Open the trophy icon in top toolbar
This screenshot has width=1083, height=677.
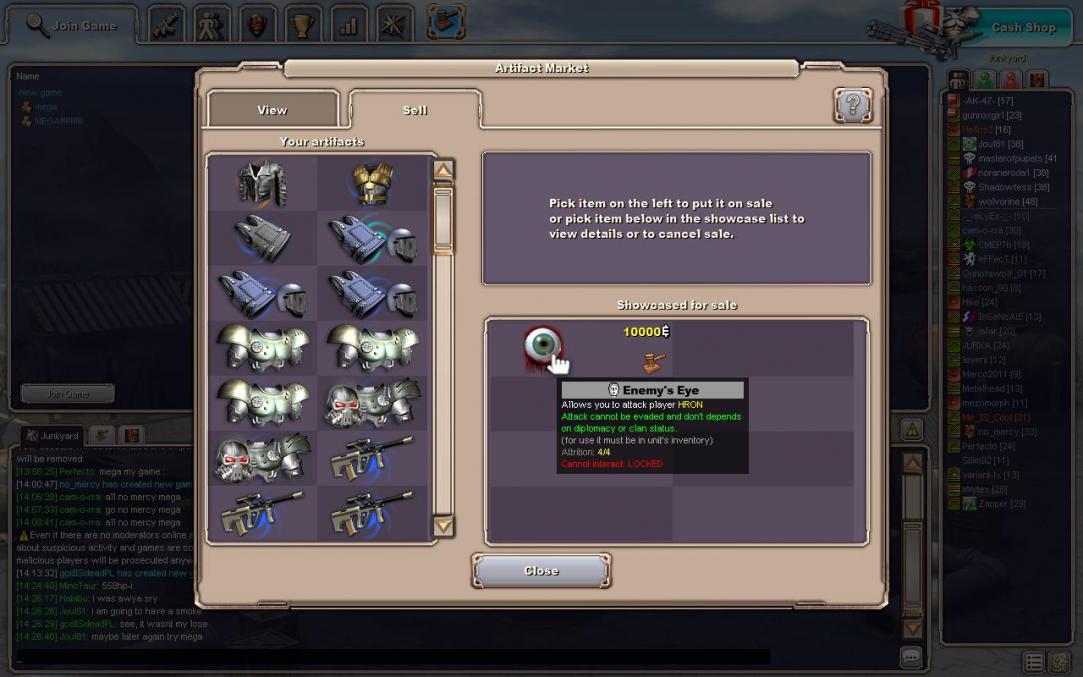302,25
